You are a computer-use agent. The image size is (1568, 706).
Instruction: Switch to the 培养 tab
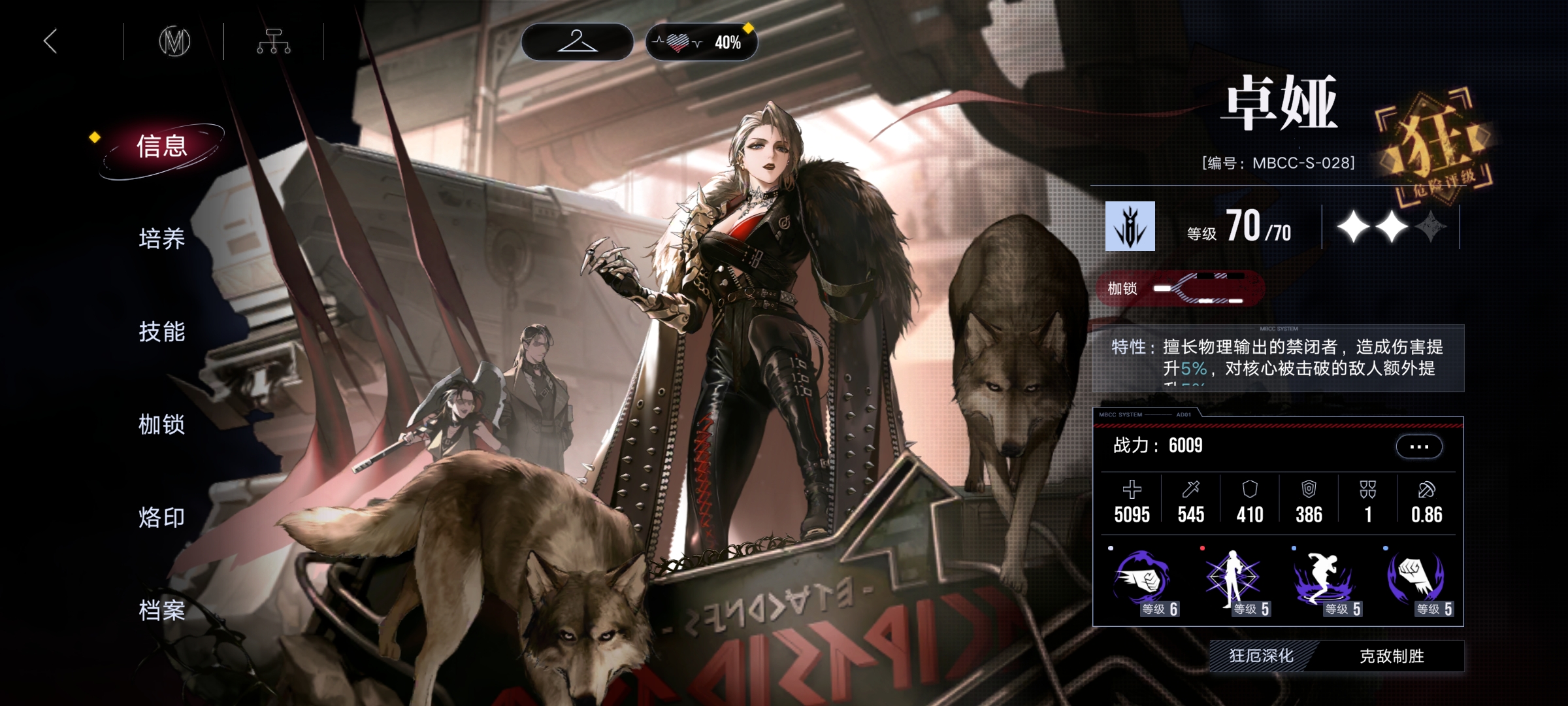click(162, 239)
